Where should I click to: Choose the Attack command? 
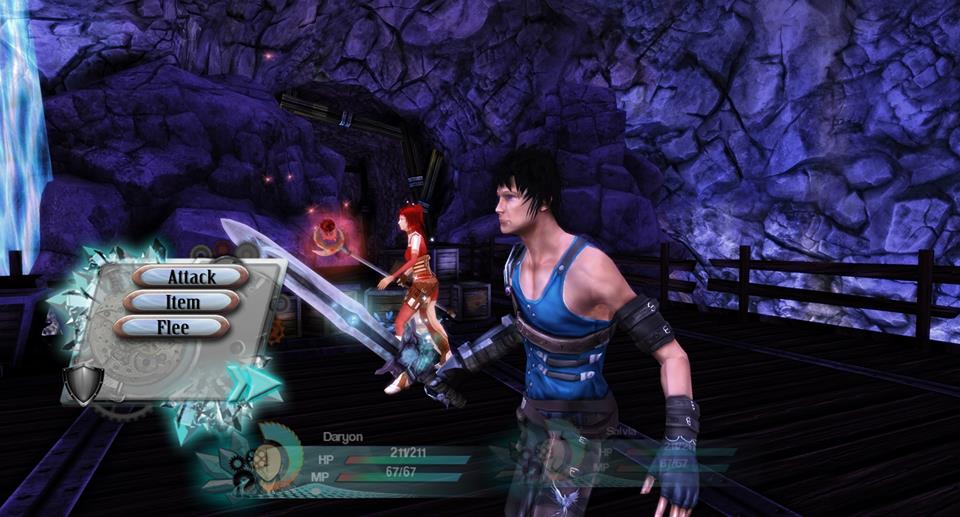coord(191,276)
